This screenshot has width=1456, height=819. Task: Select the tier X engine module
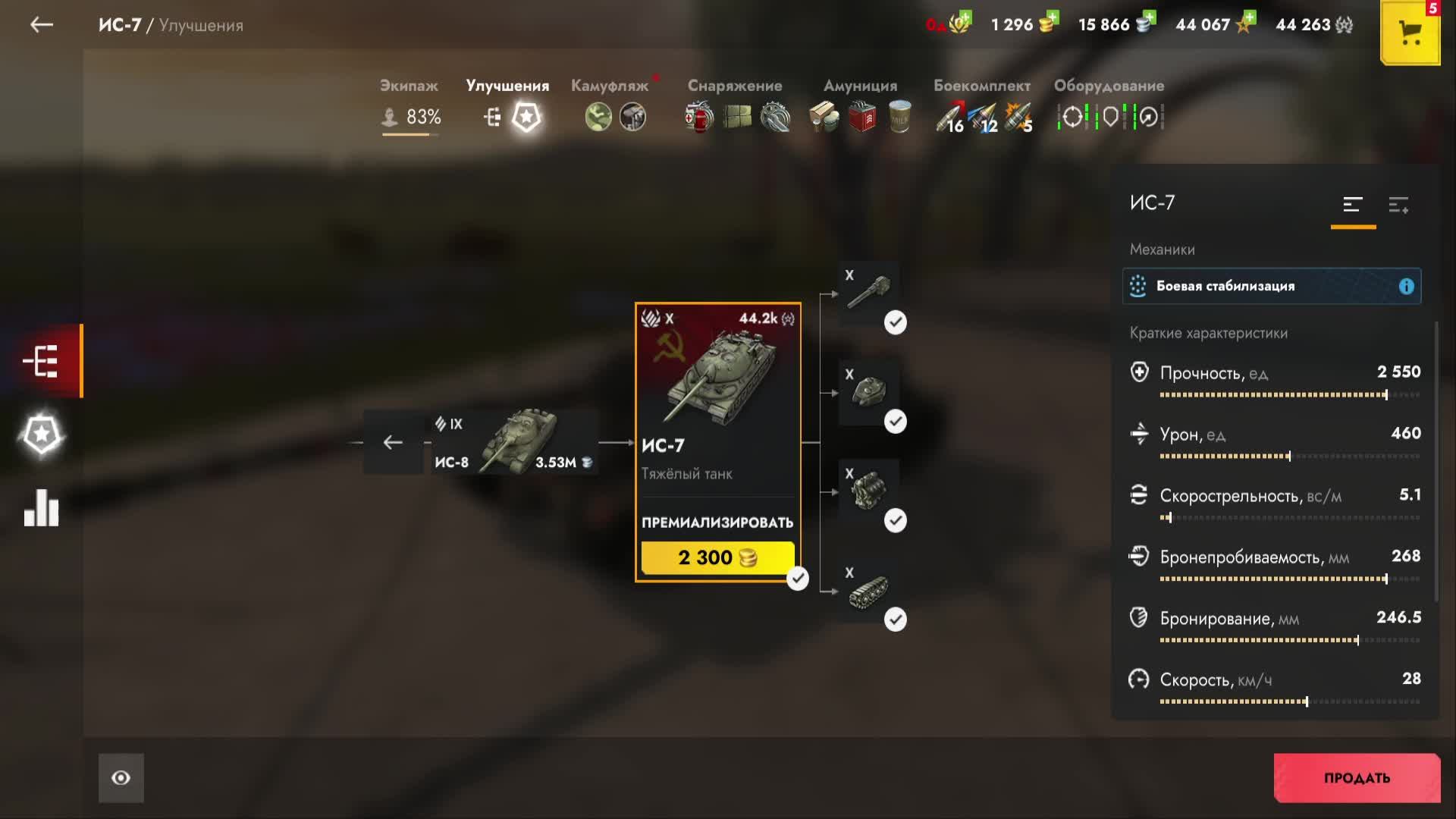click(869, 491)
